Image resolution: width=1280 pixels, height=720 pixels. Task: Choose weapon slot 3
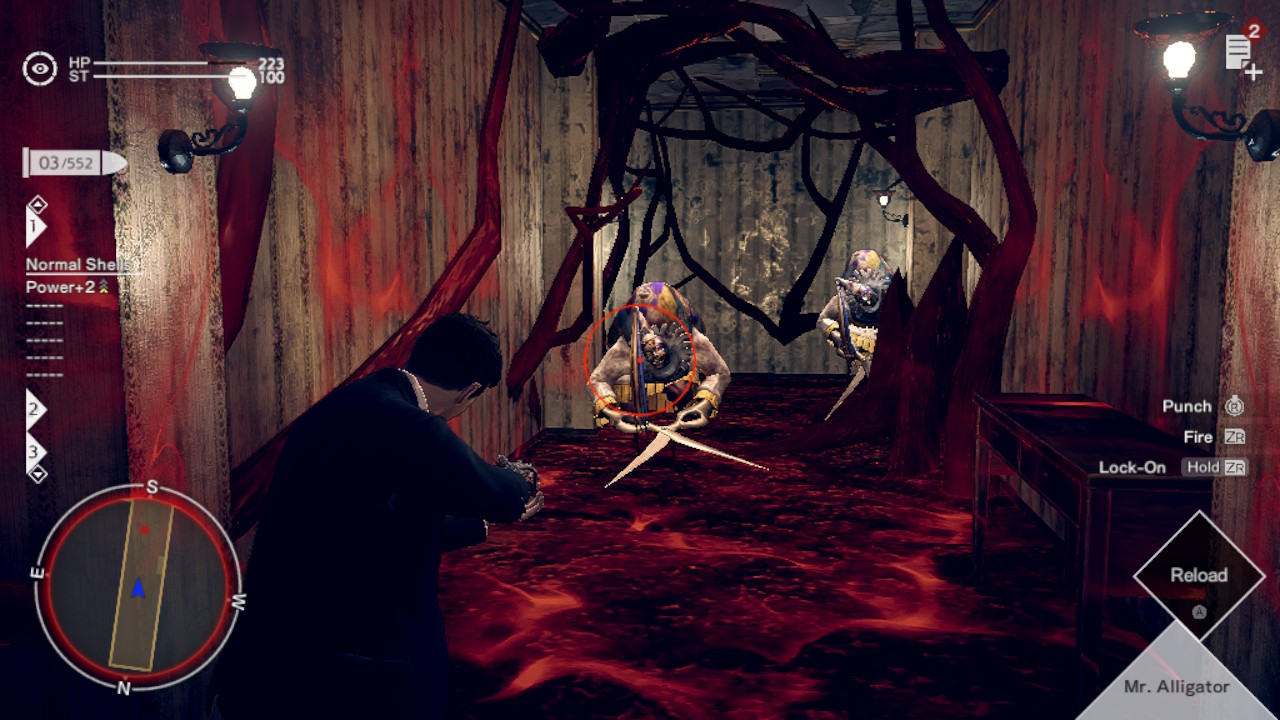(x=35, y=450)
